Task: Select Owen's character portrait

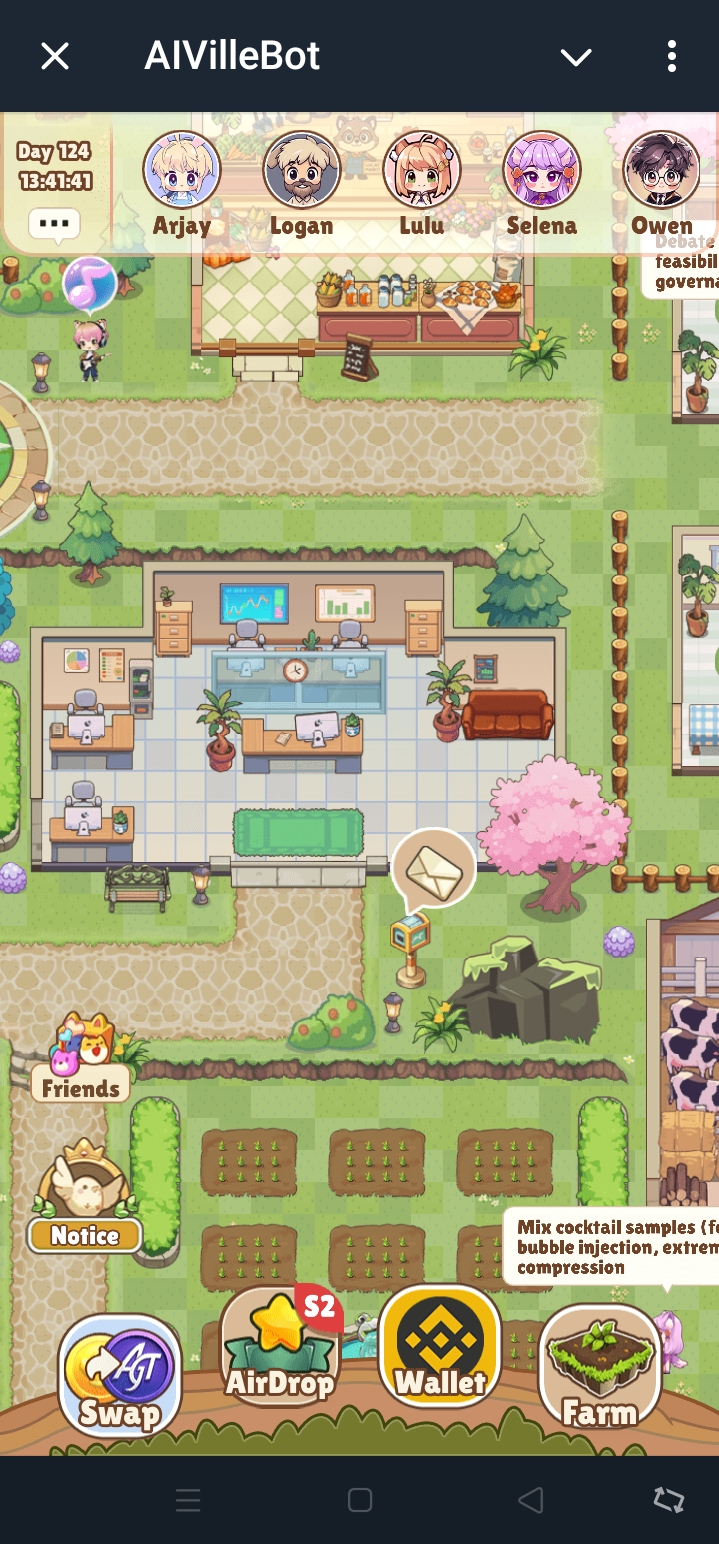Action: 661,170
